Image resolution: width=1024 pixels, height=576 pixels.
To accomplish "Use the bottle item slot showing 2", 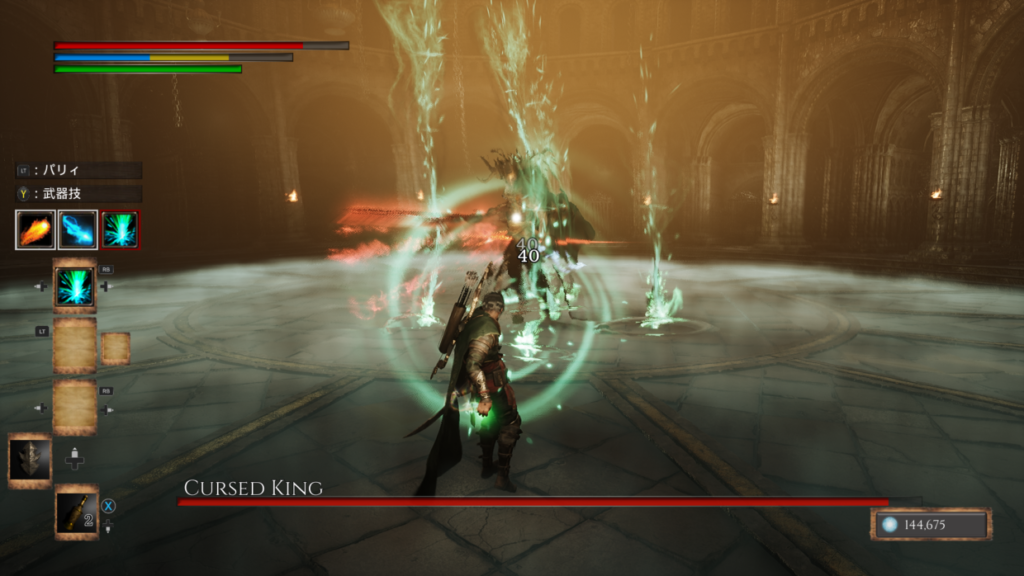I will point(76,513).
